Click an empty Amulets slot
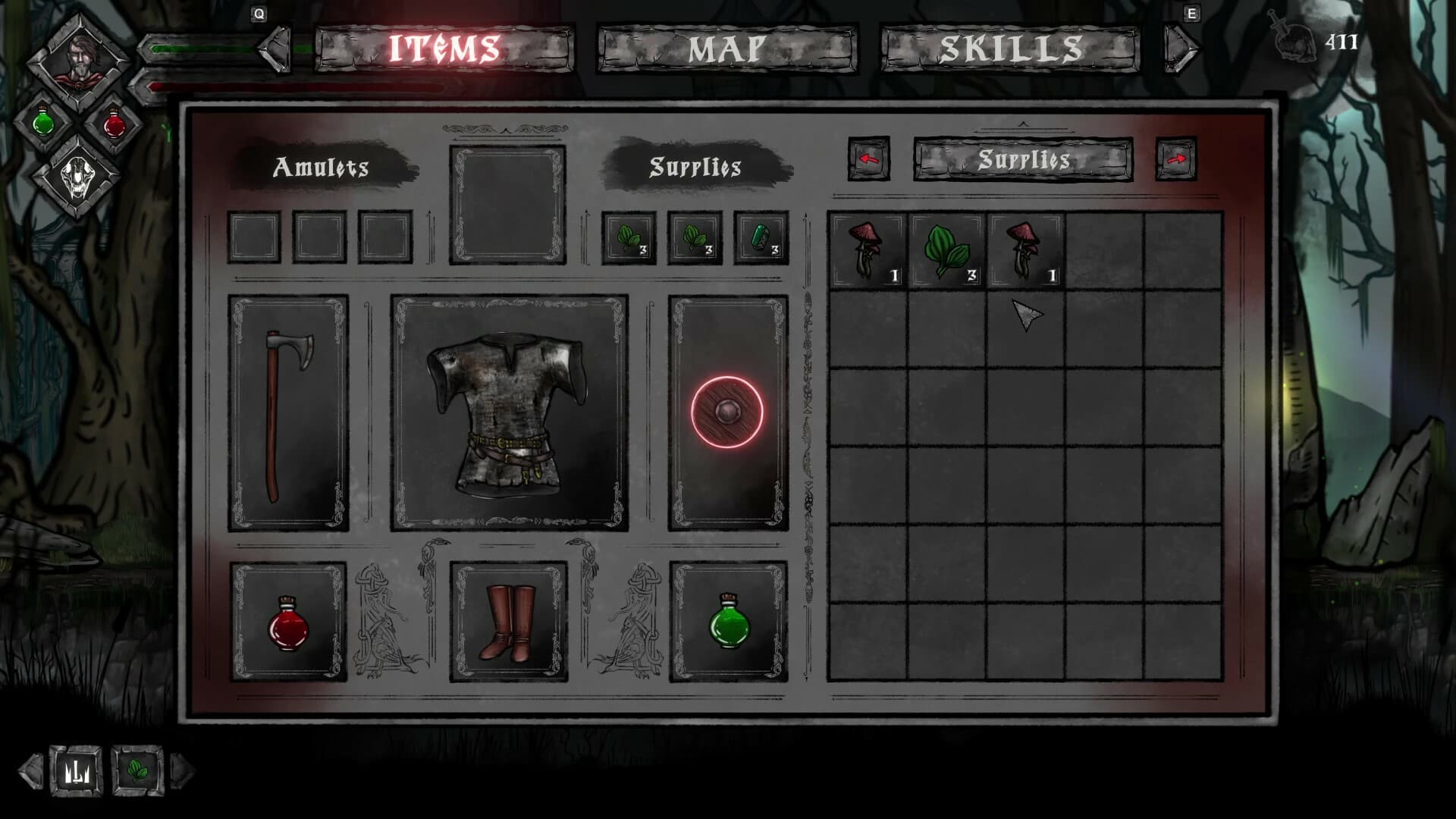1456x819 pixels. (253, 235)
